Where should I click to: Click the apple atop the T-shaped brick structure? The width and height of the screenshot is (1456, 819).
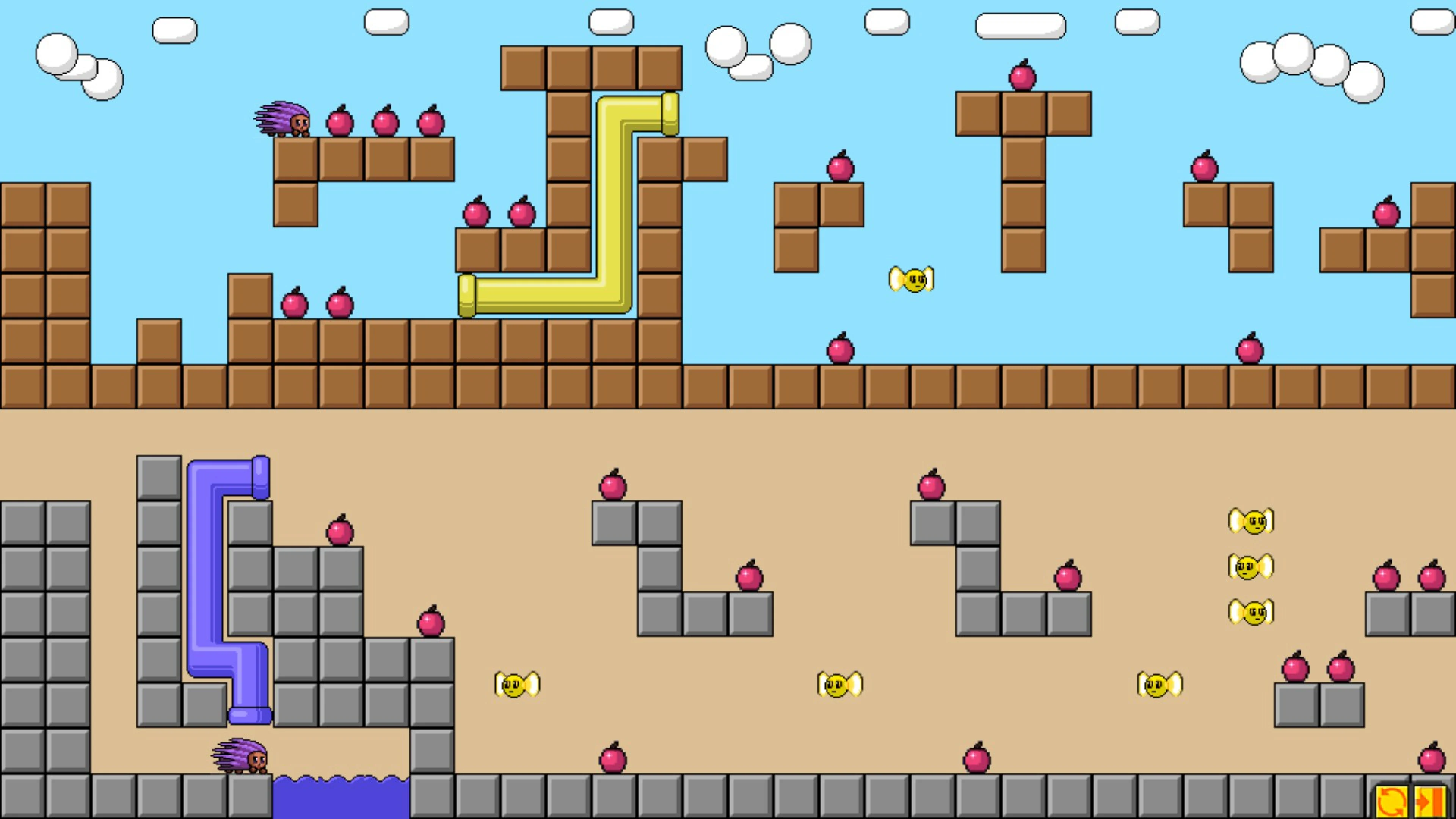tap(1022, 76)
